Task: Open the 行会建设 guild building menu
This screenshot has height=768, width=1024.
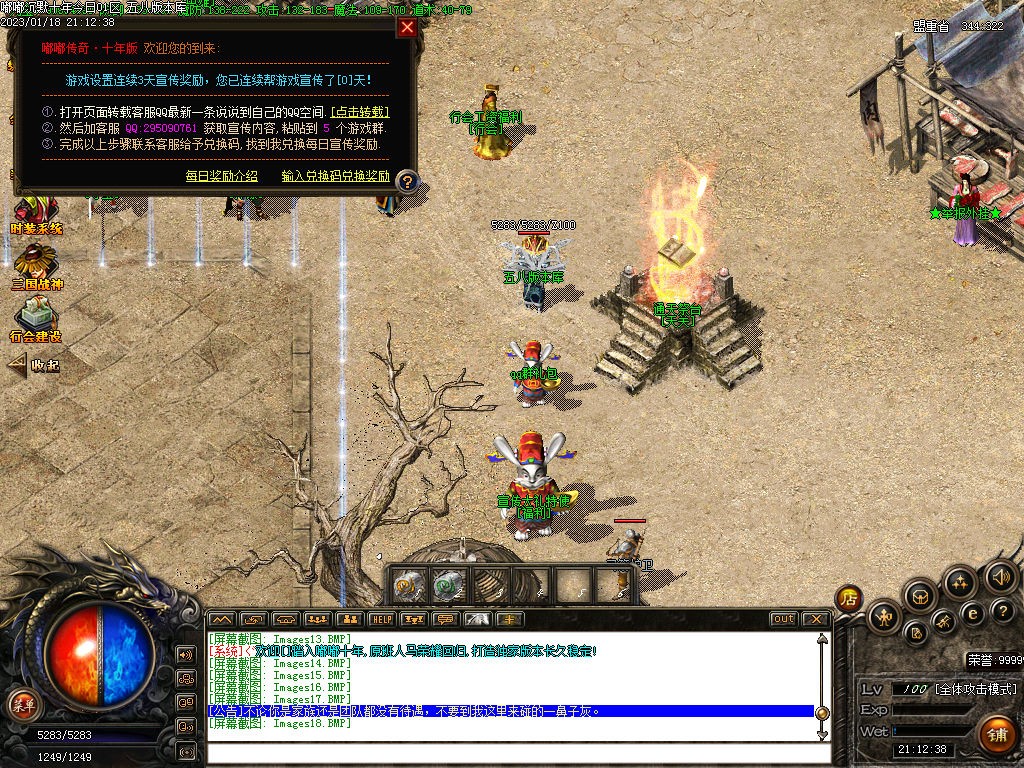Action: pyautogui.click(x=36, y=320)
